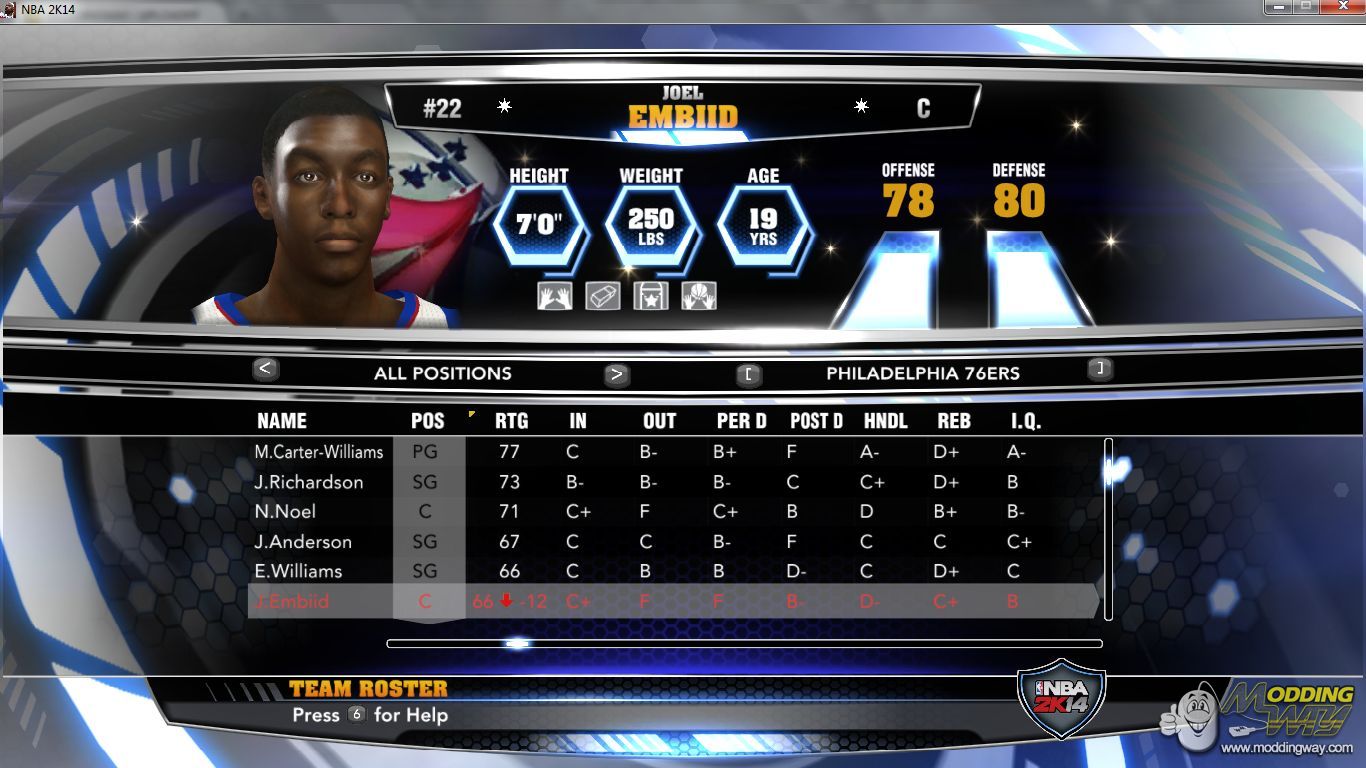This screenshot has height=768, width=1366.
Task: Sort players by the NAME header
Action: pyautogui.click(x=282, y=421)
